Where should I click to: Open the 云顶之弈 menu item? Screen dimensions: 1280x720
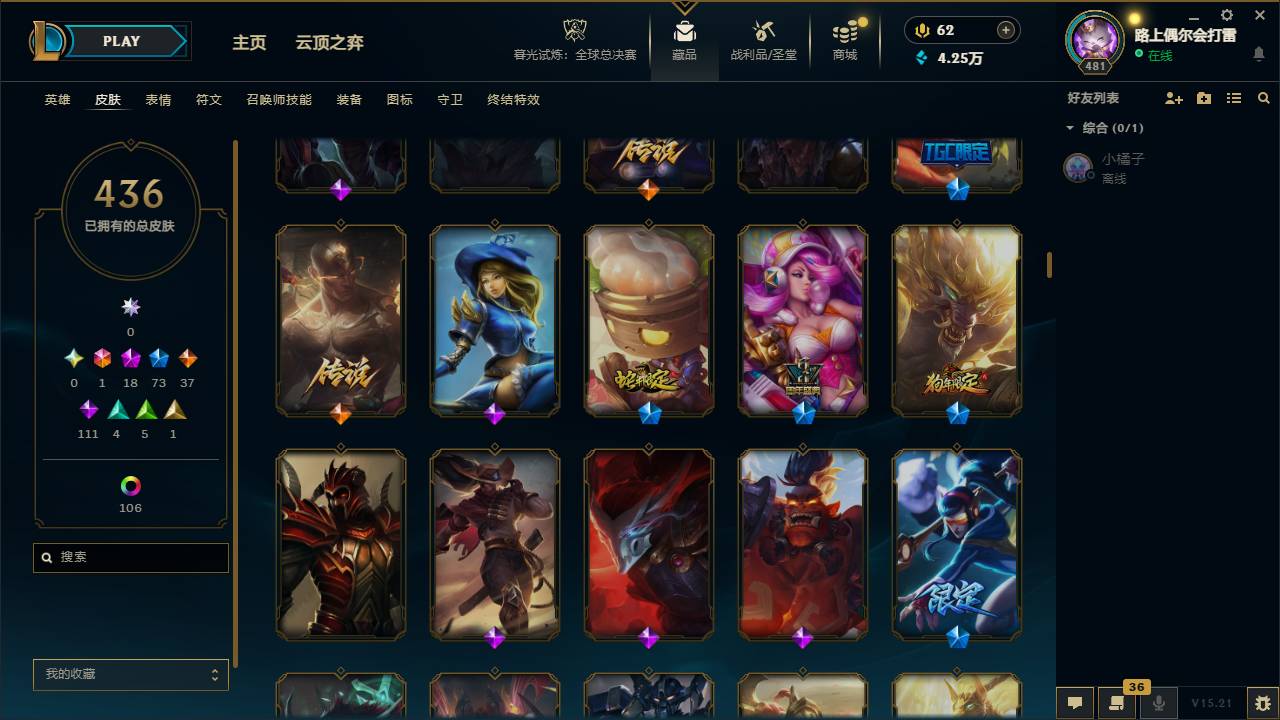330,43
